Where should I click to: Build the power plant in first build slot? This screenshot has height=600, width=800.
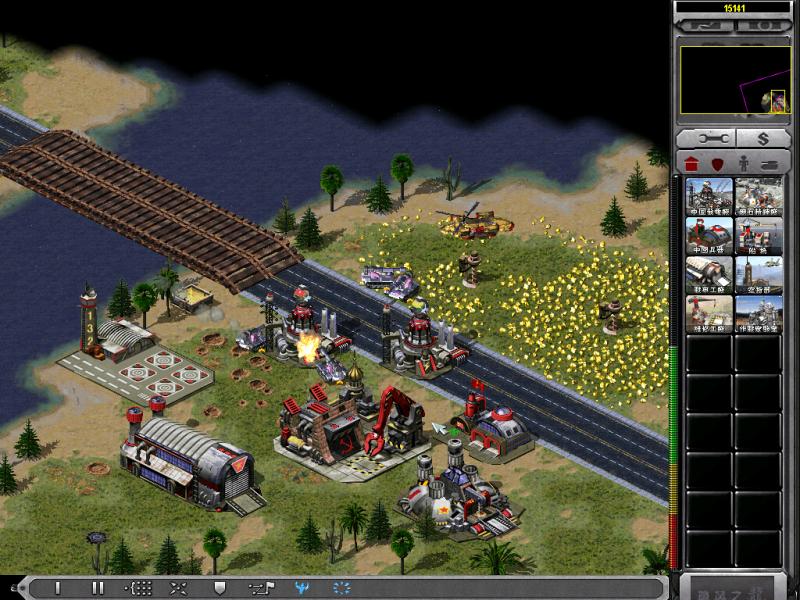point(709,197)
